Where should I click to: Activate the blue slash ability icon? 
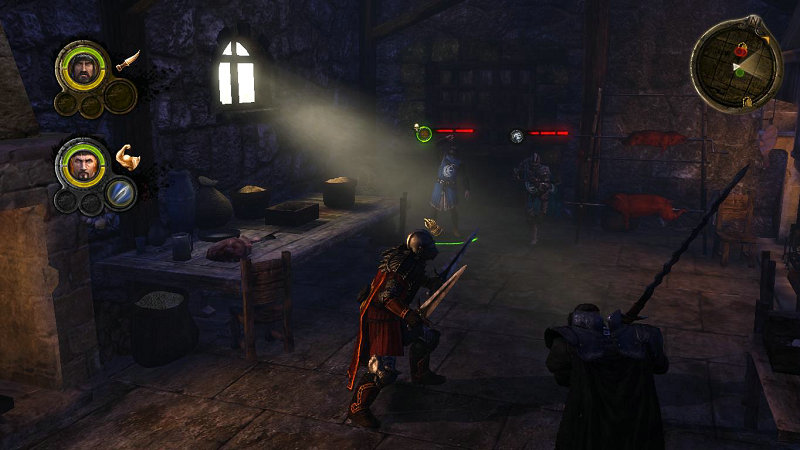pyautogui.click(x=121, y=192)
